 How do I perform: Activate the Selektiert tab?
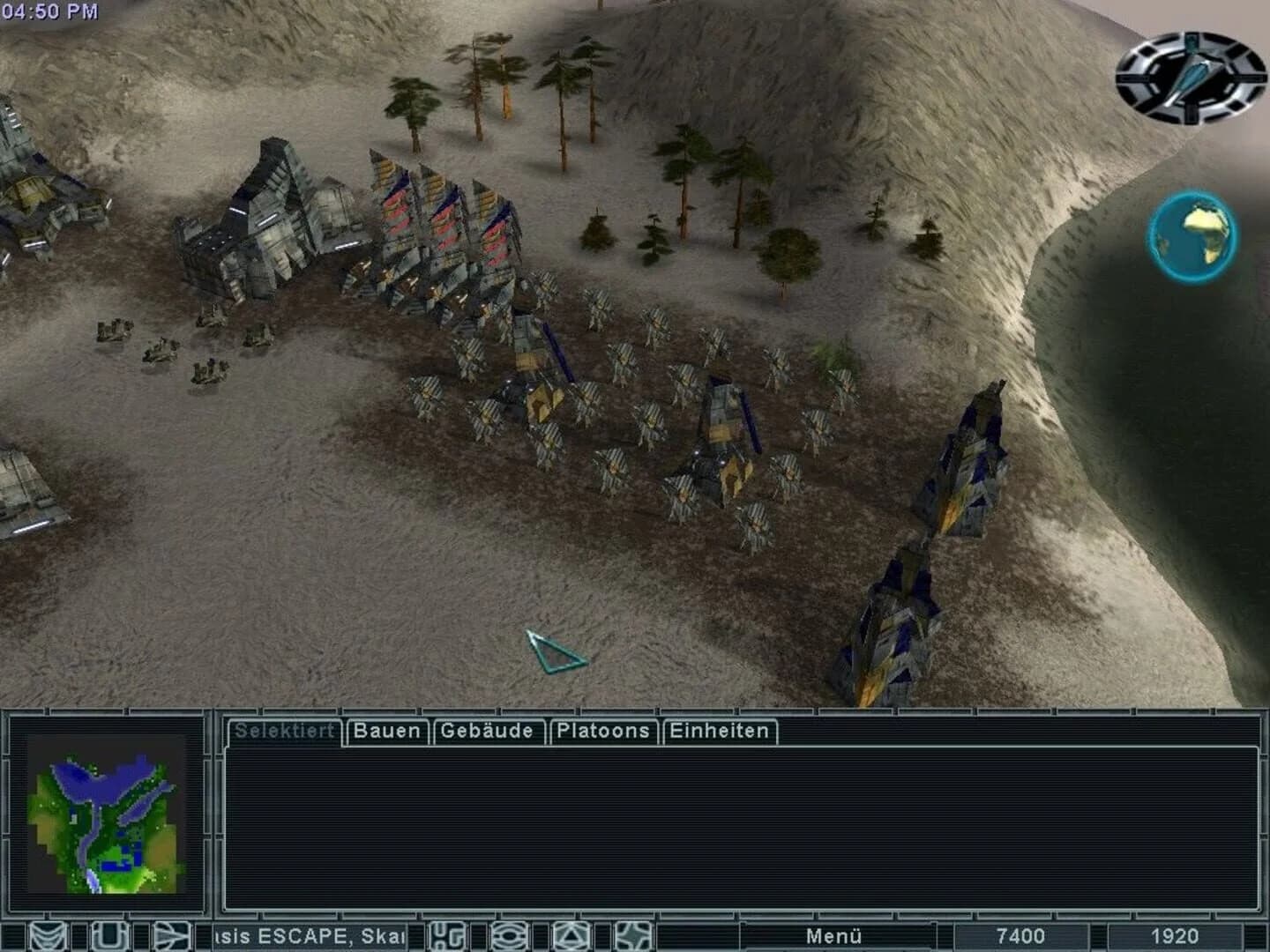click(x=285, y=731)
